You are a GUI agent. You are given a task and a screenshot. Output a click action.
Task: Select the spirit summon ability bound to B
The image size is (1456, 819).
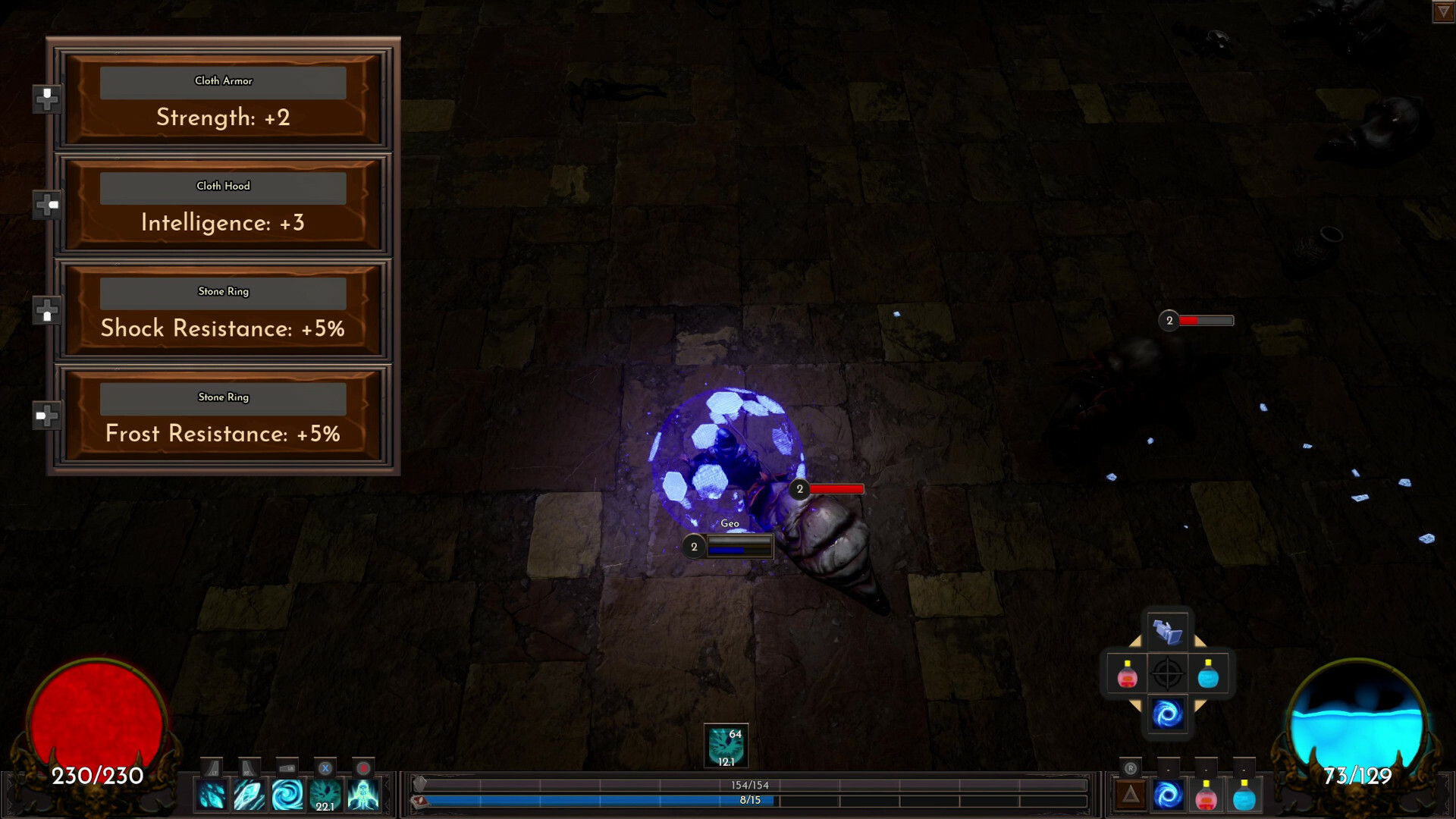(362, 795)
